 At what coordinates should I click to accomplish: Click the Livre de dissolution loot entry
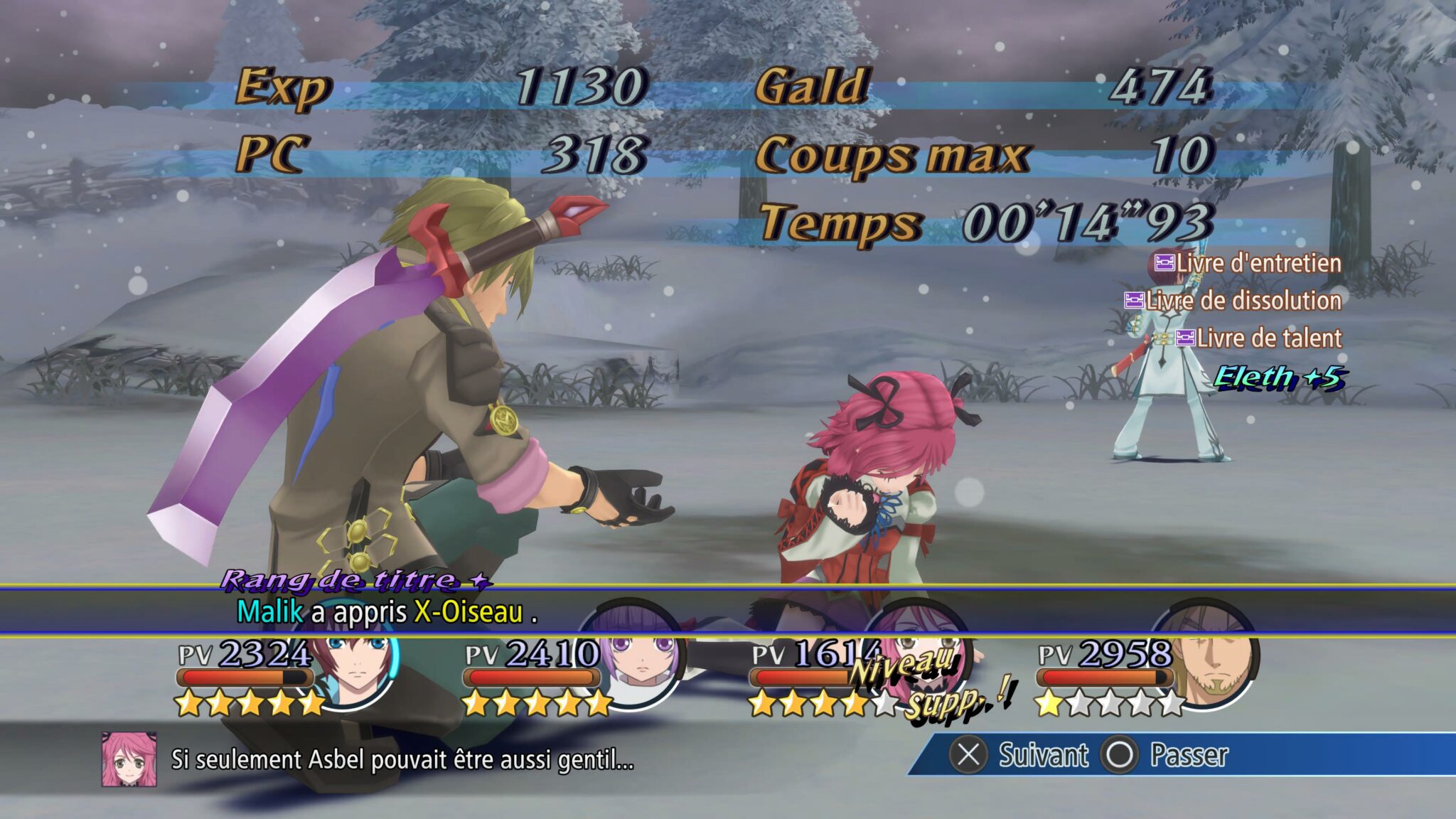coord(1233,301)
